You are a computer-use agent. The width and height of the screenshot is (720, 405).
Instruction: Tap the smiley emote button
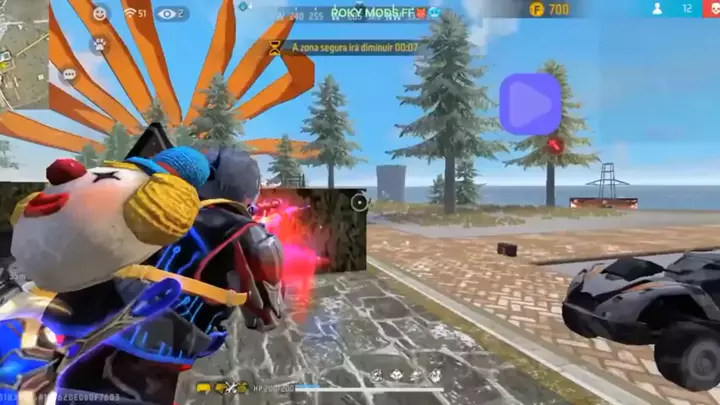pyautogui.click(x=99, y=14)
